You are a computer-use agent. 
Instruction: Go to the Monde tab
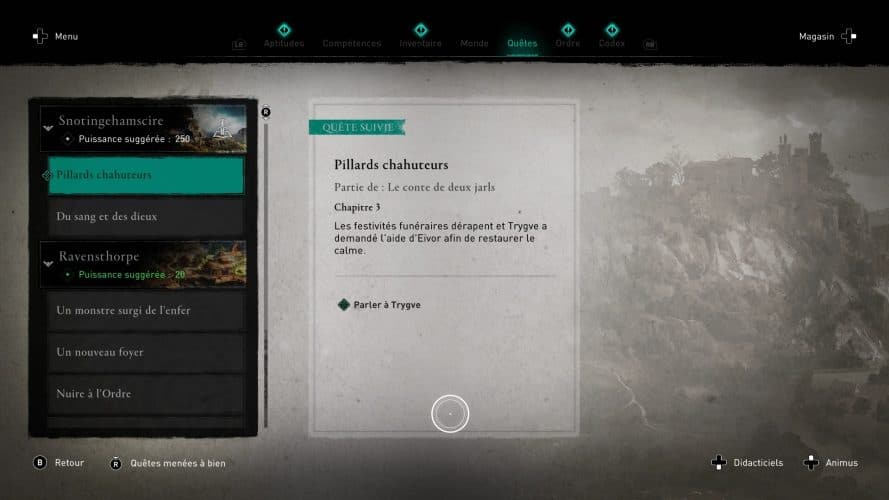pos(474,43)
